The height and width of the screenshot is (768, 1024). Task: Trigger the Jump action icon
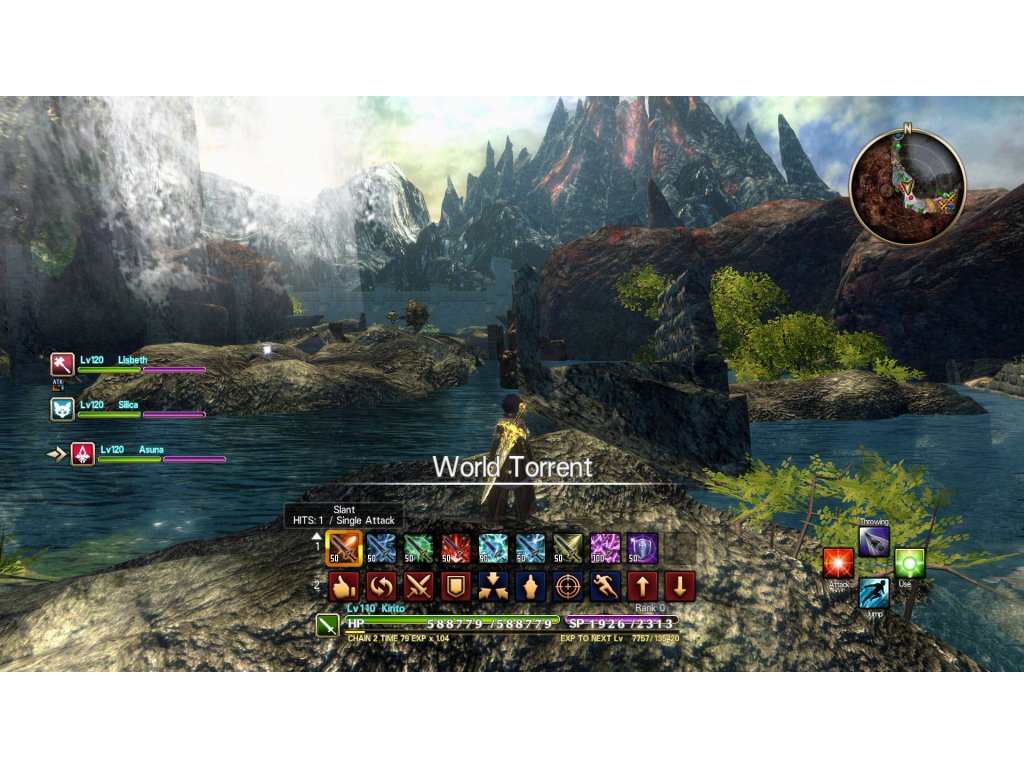[873, 592]
